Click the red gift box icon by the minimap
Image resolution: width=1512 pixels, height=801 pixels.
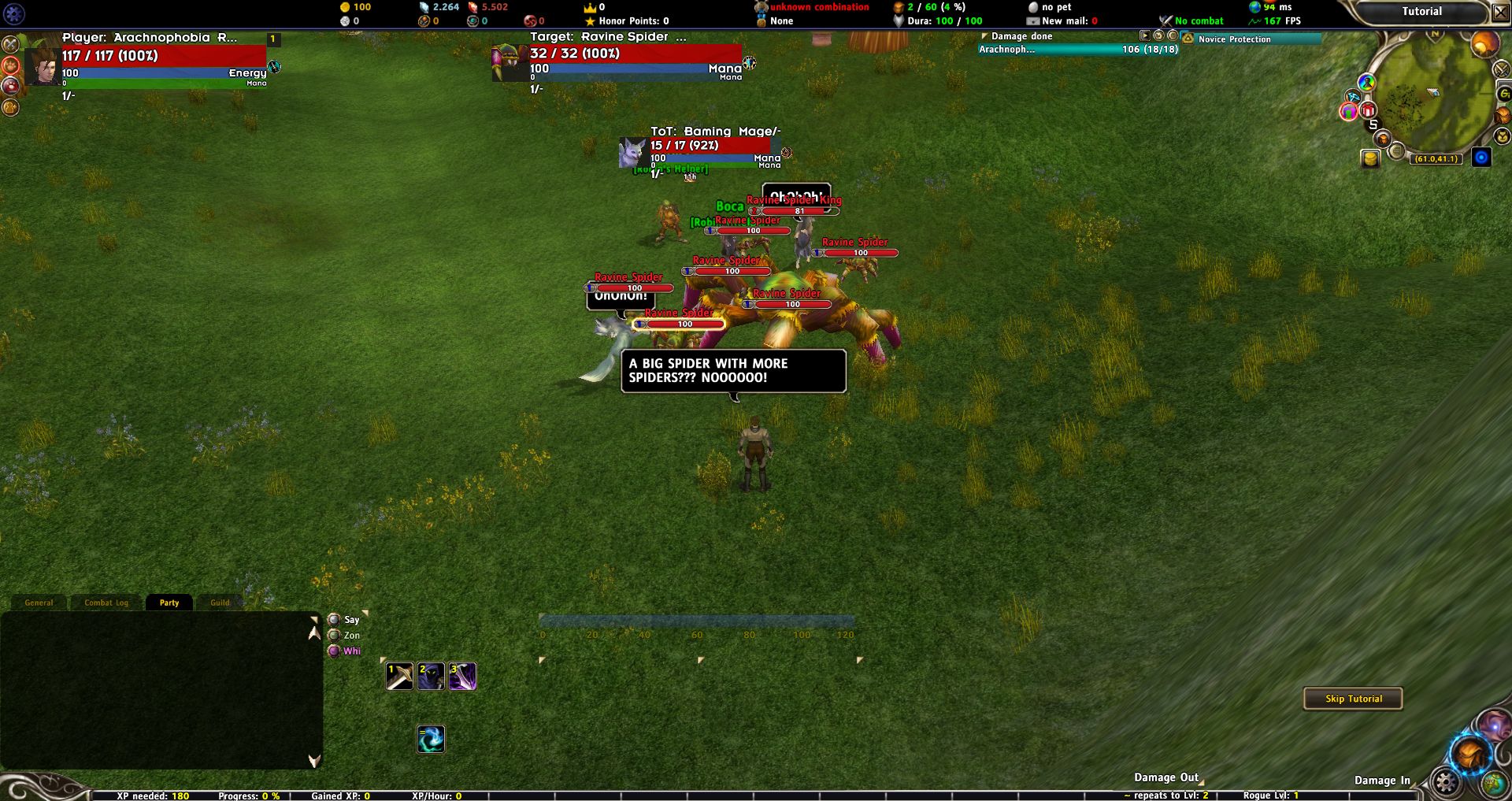tap(1368, 110)
